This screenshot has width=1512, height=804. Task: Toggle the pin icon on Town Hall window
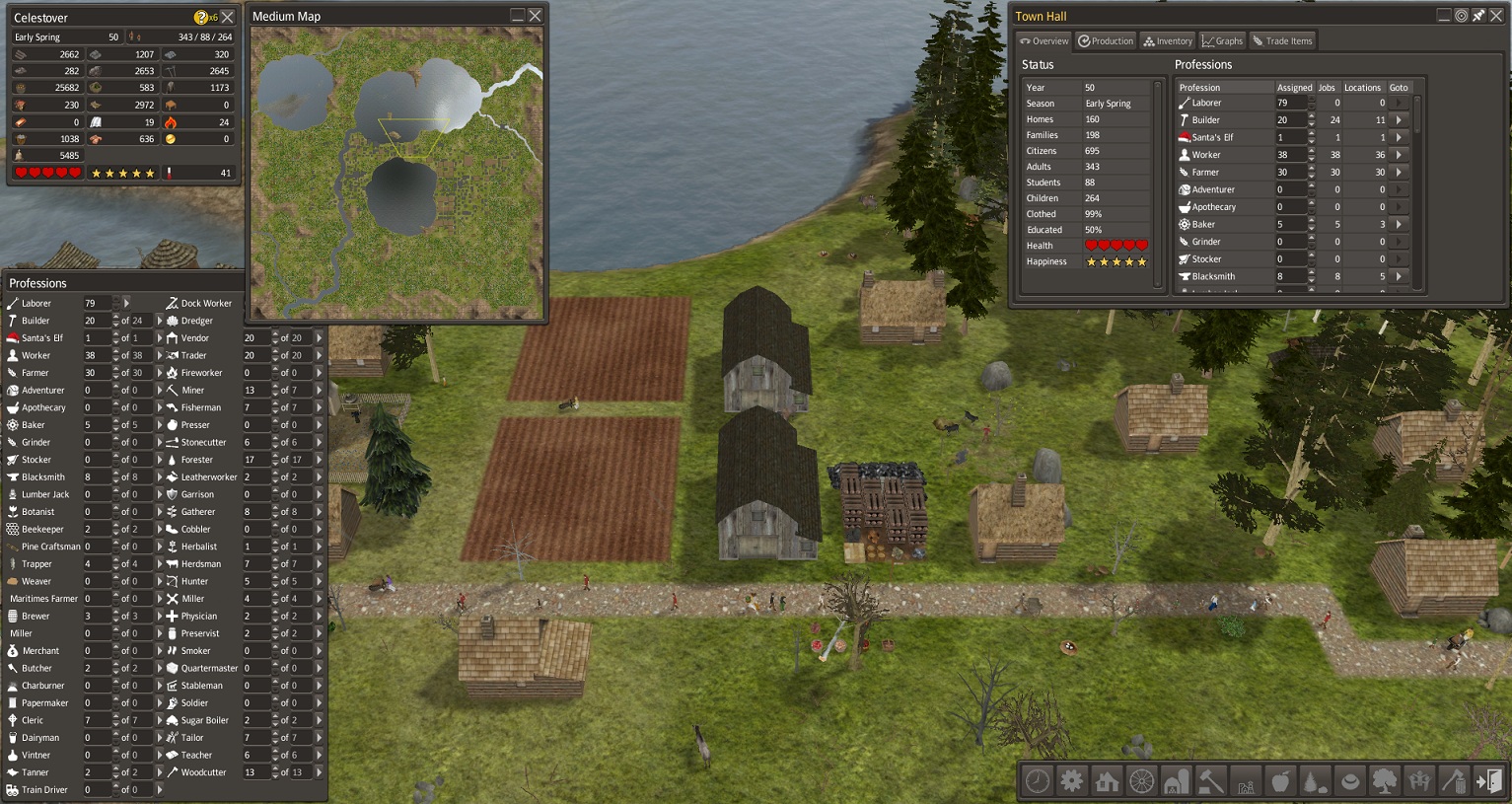click(1478, 16)
